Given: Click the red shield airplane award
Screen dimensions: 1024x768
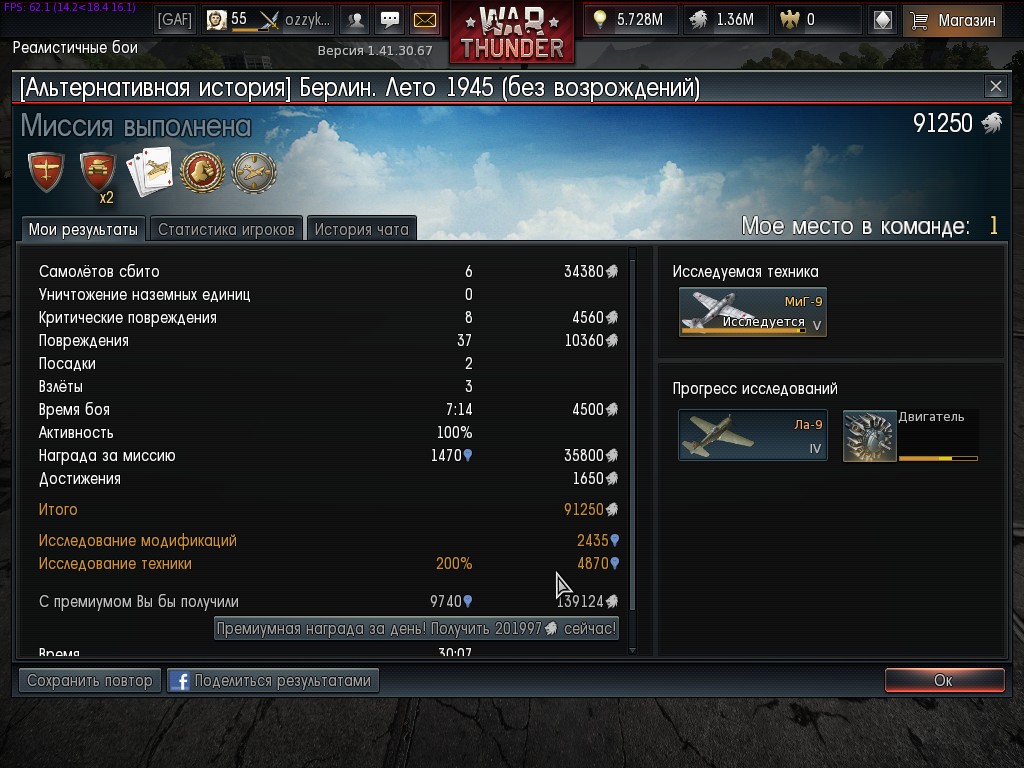Looking at the screenshot, I should click(x=46, y=172).
